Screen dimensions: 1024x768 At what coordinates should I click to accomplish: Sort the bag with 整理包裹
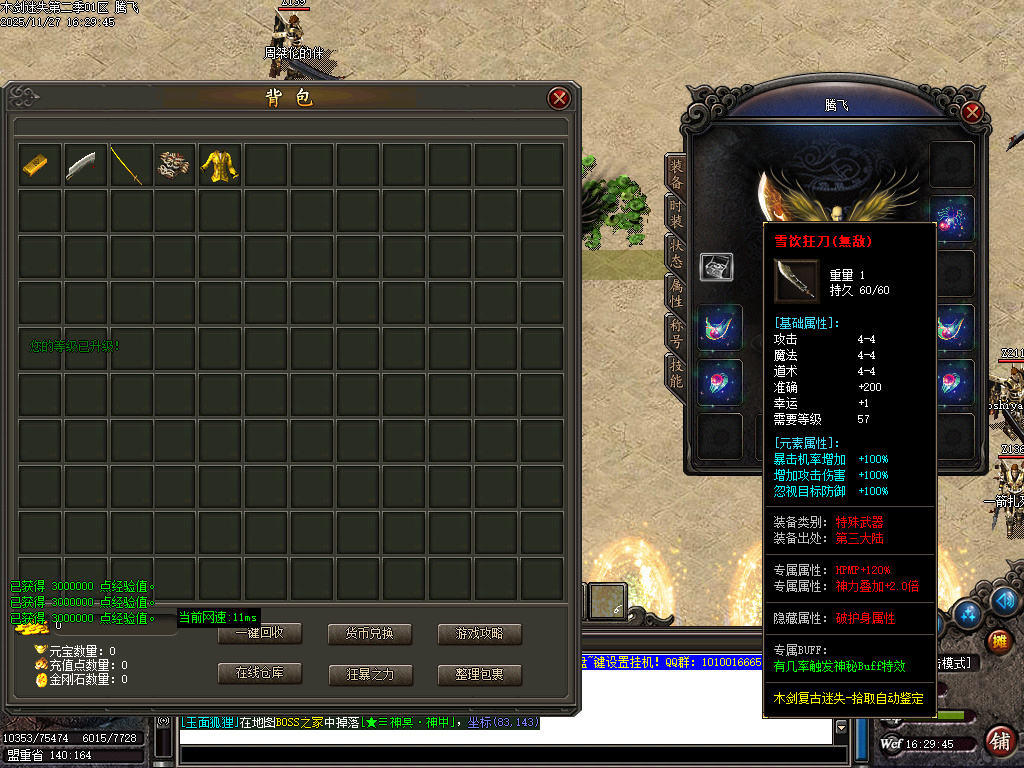pyautogui.click(x=479, y=674)
